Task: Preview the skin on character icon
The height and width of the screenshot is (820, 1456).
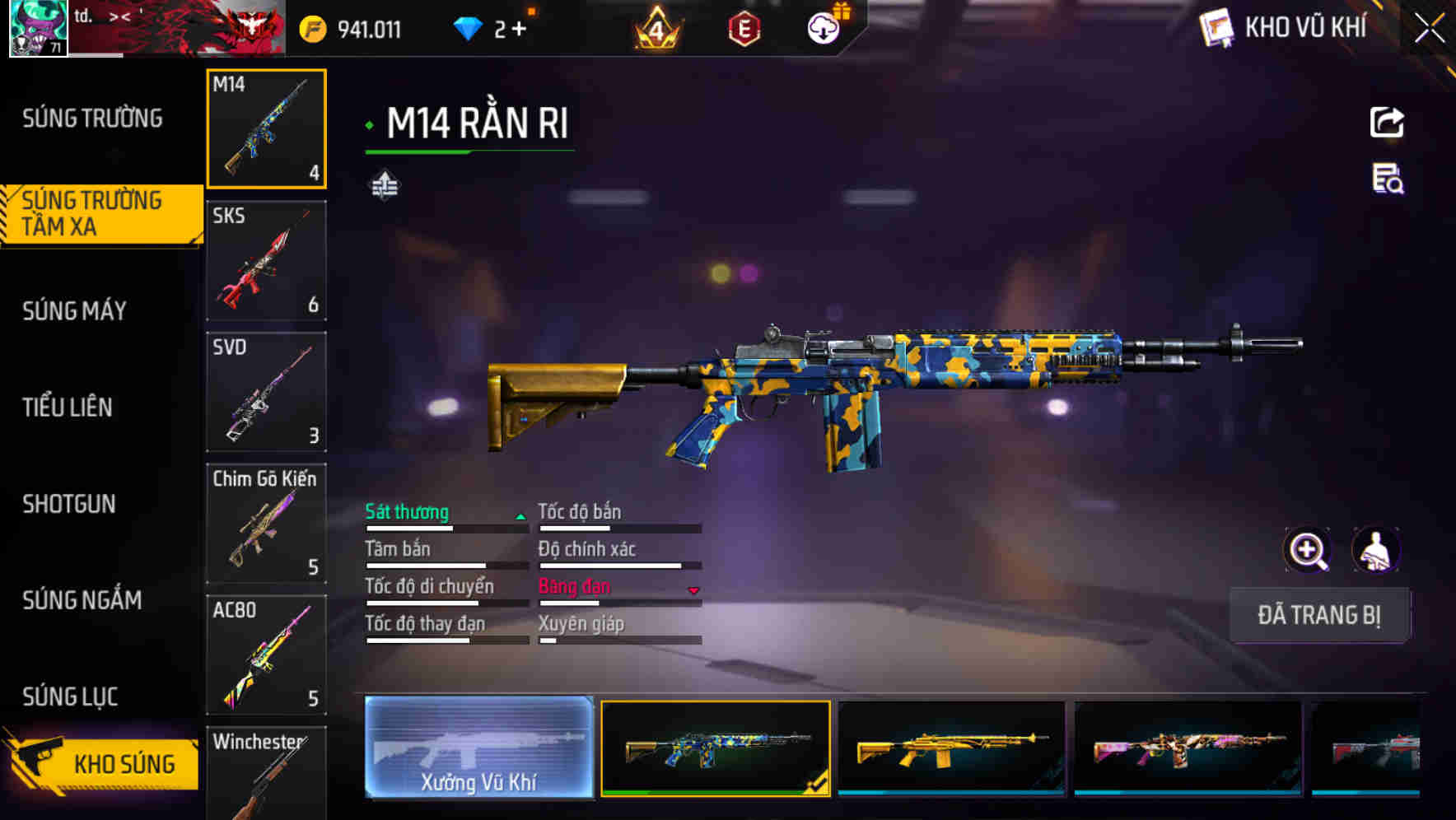Action: (x=1375, y=550)
